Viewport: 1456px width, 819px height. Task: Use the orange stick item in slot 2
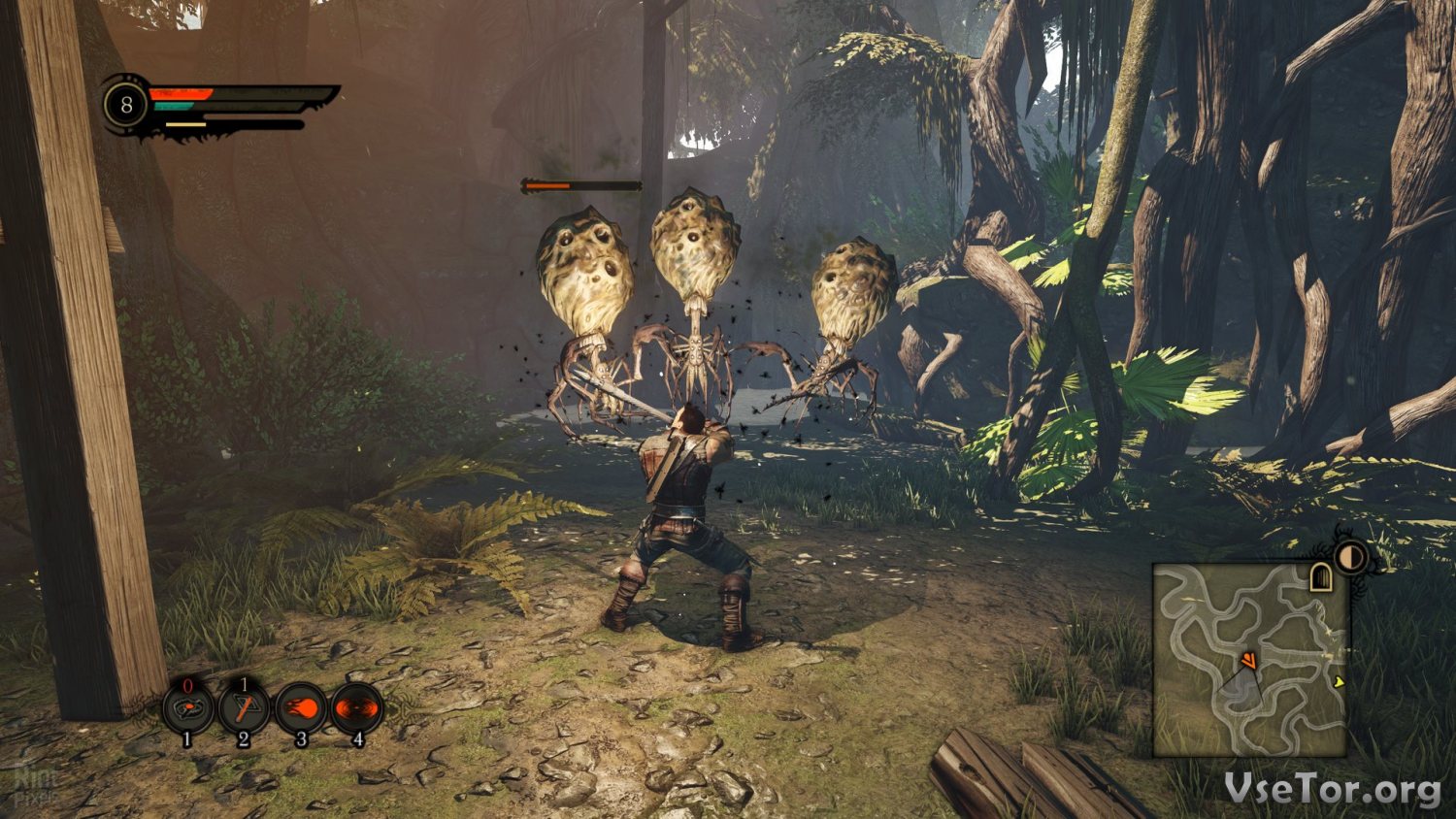click(244, 708)
